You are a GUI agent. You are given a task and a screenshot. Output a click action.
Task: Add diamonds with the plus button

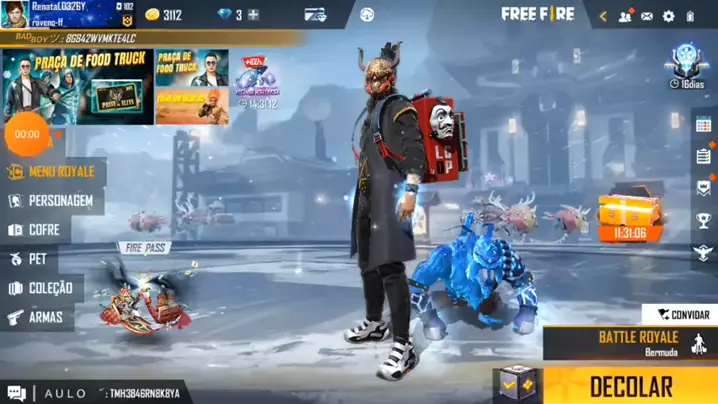pos(253,15)
